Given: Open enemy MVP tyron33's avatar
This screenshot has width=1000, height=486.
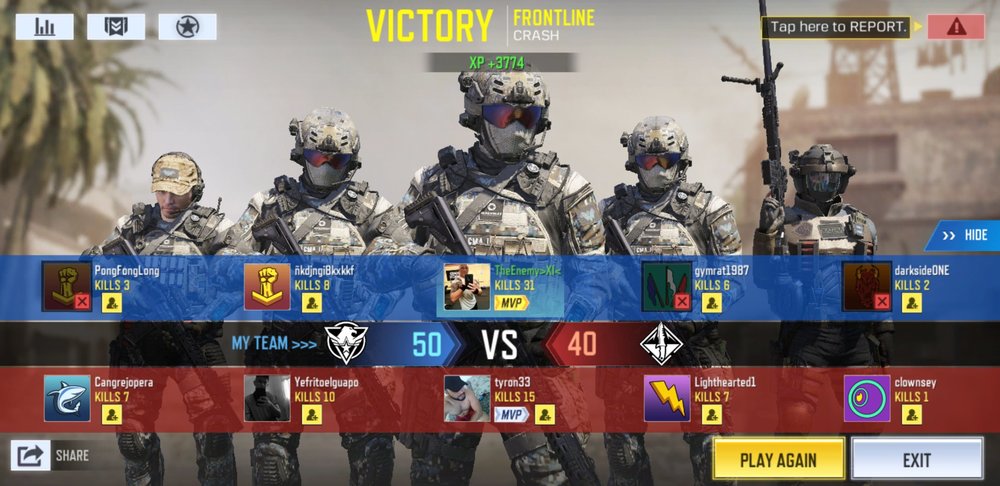Looking at the screenshot, I should pyautogui.click(x=467, y=398).
